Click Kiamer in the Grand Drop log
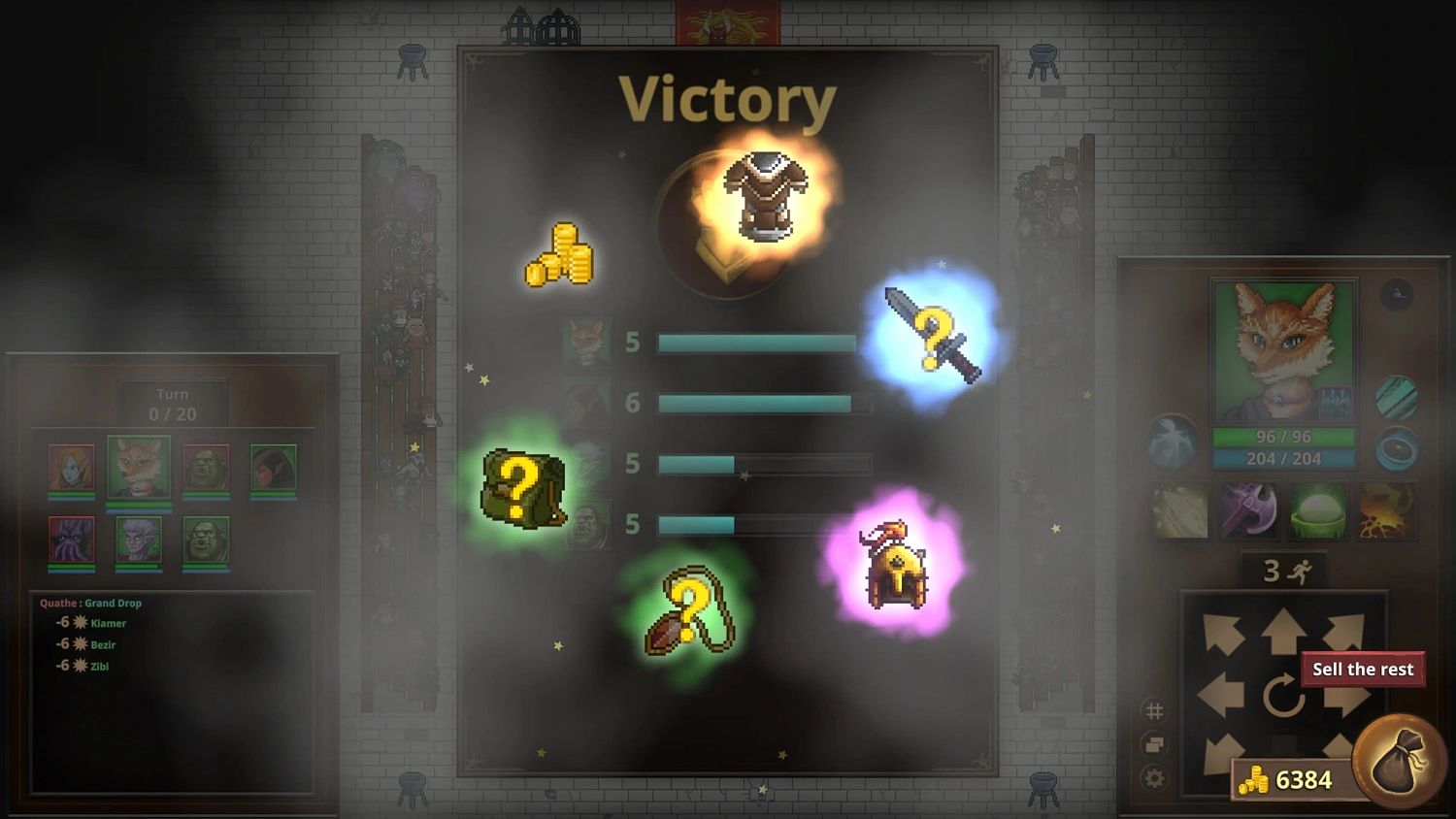This screenshot has width=1456, height=819. (108, 624)
